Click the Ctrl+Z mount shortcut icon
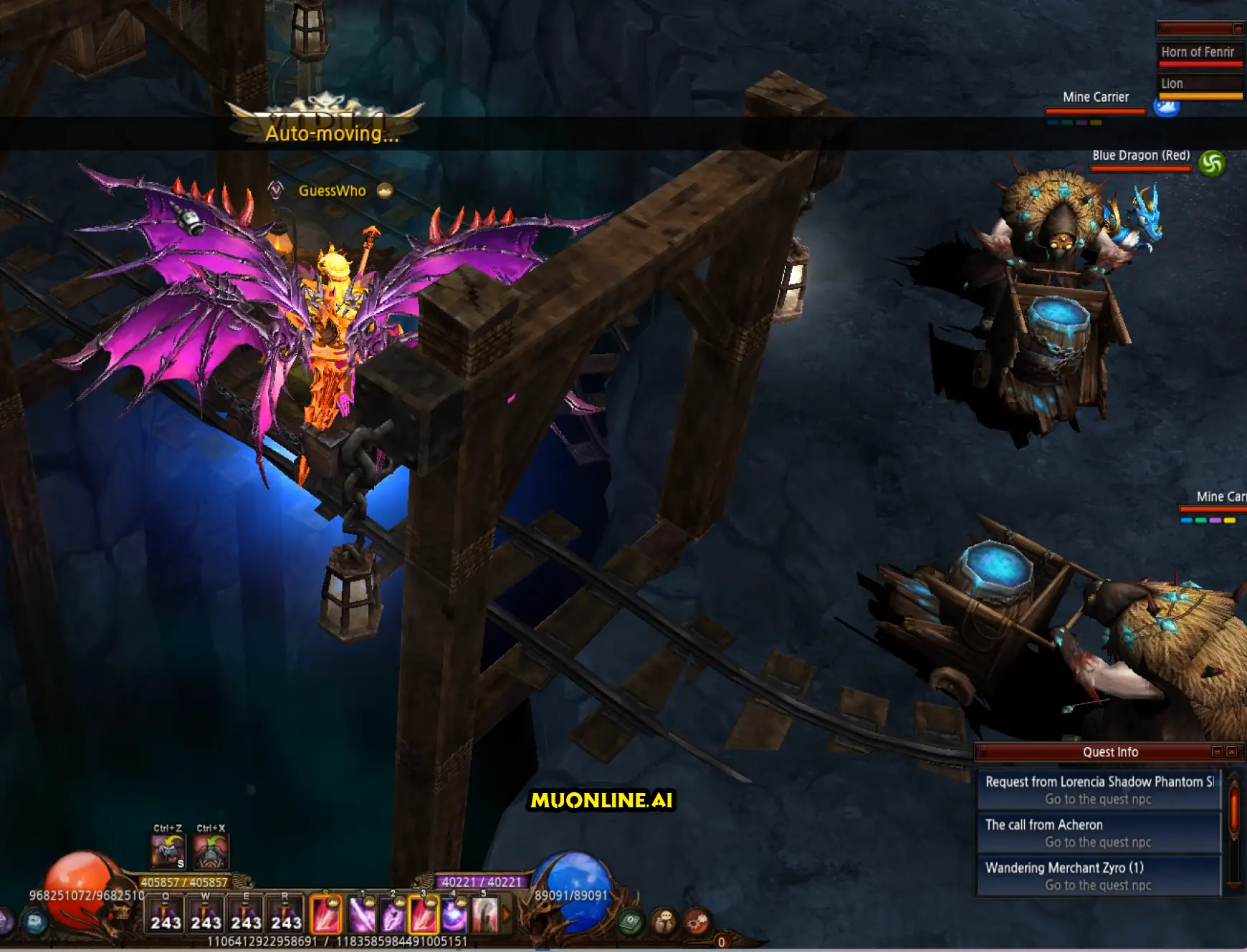The width and height of the screenshot is (1247, 952). [168, 852]
